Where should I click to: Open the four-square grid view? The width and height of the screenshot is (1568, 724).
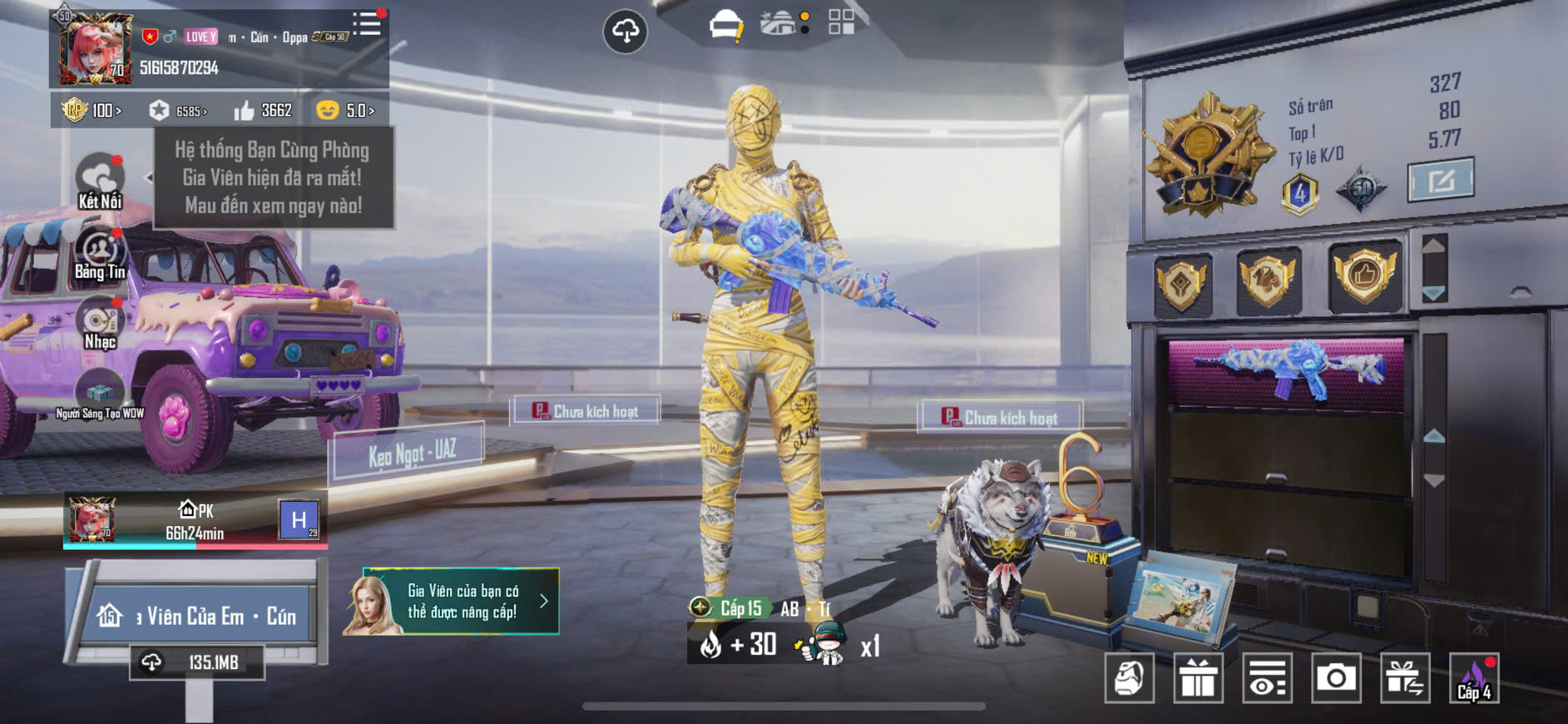841,22
